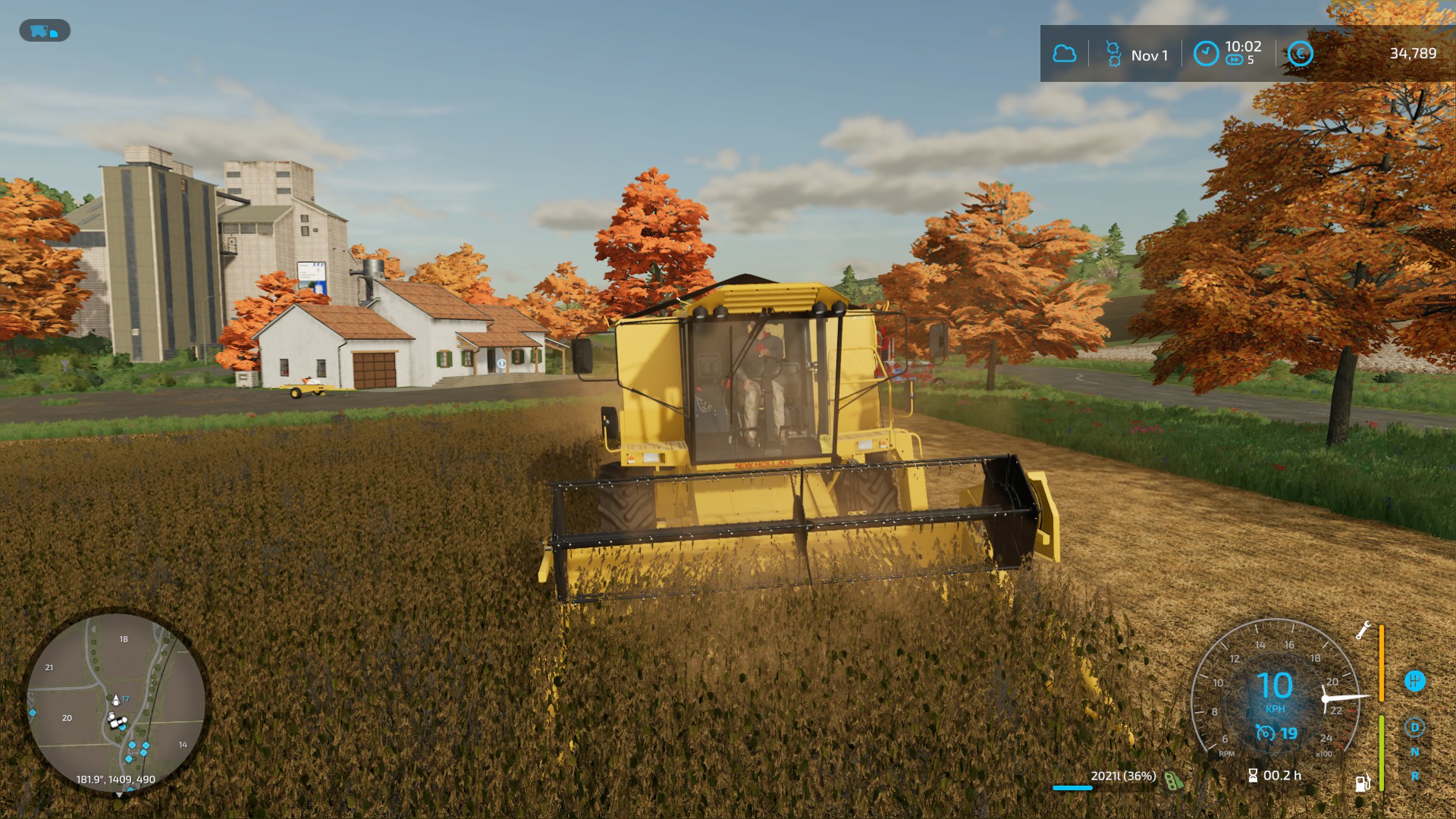The height and width of the screenshot is (819, 1456).
Task: Select the blue gearshift icon
Action: (1414, 681)
